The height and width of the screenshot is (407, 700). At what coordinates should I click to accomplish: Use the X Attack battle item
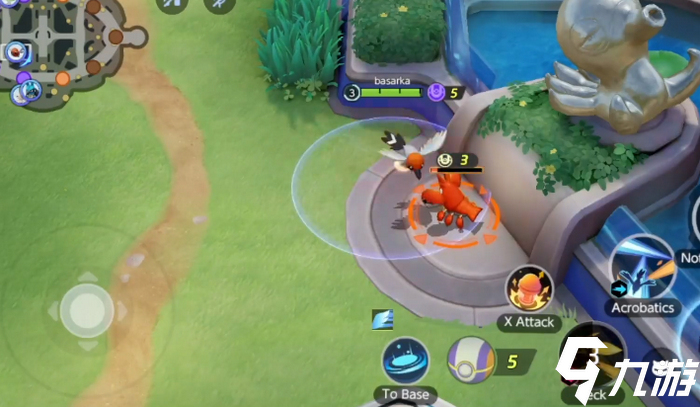click(x=530, y=291)
